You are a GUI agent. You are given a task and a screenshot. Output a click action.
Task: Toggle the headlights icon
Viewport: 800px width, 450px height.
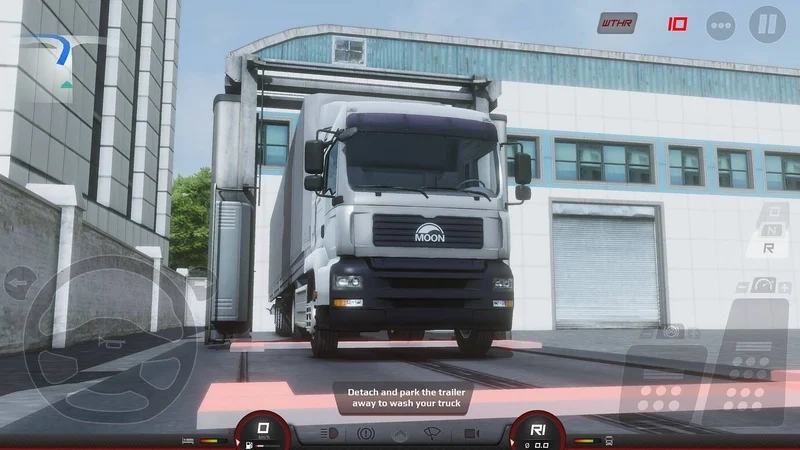[x=328, y=434]
